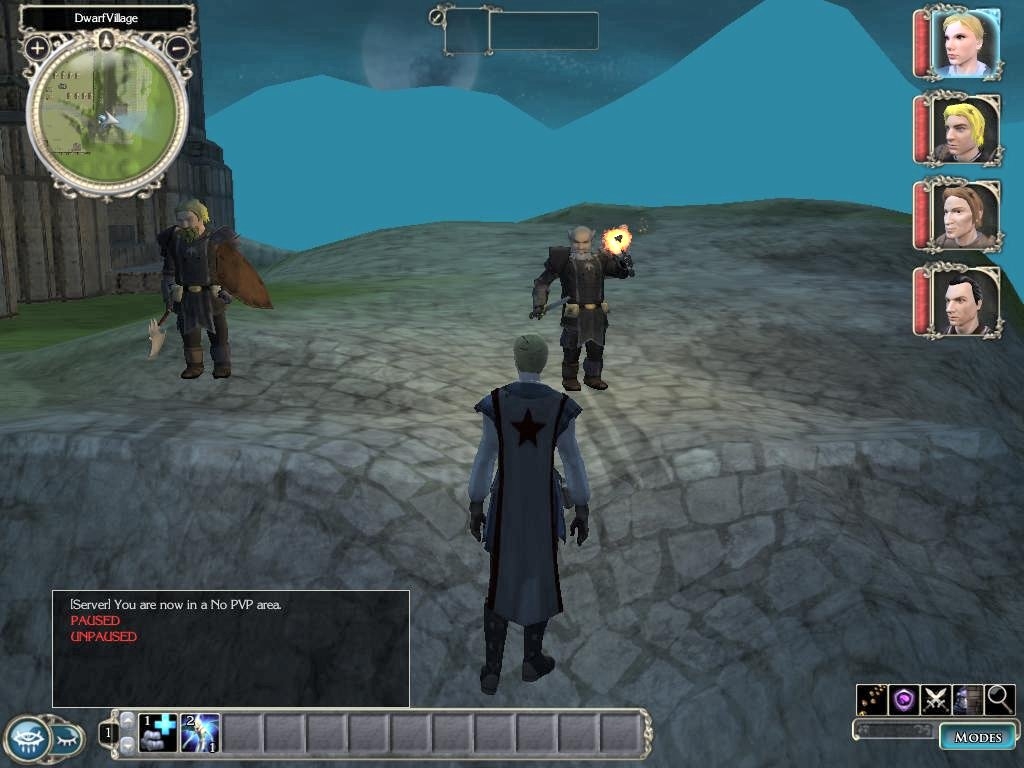
Task: Select the yellow-haired bearded party member portrait
Action: (x=964, y=128)
